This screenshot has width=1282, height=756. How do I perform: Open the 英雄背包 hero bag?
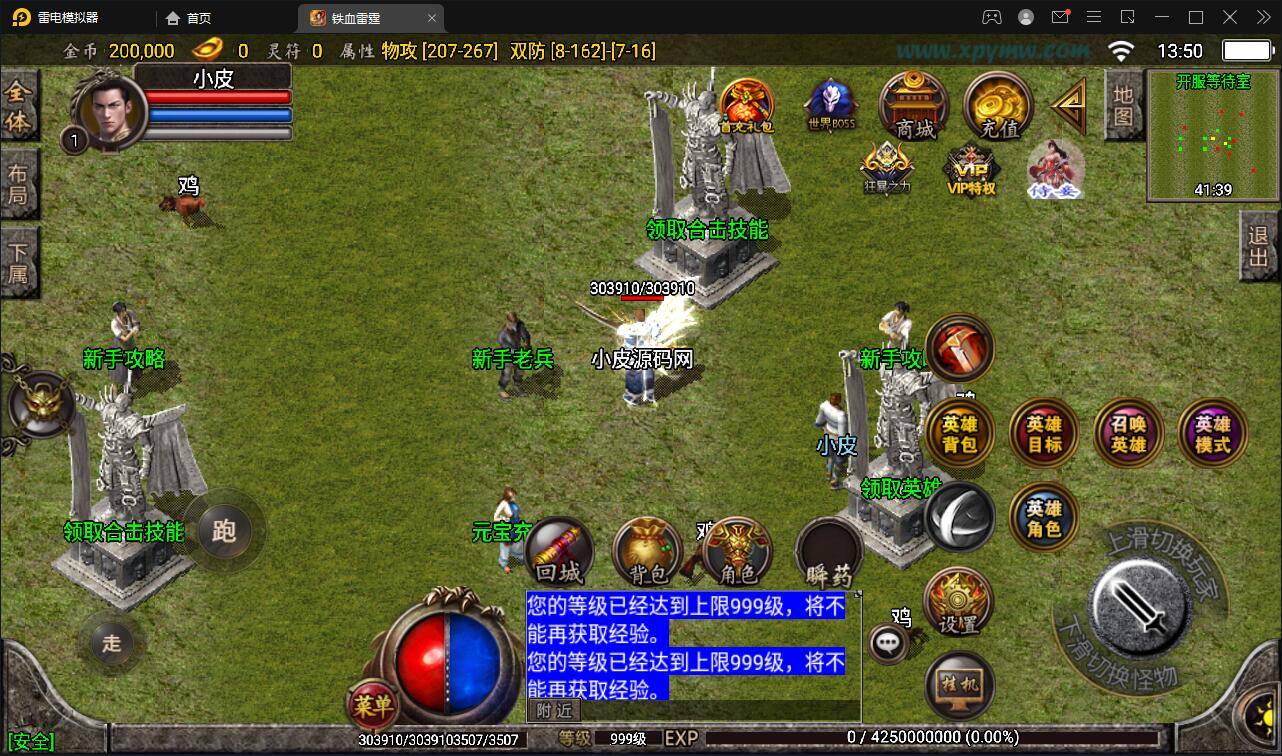point(959,433)
